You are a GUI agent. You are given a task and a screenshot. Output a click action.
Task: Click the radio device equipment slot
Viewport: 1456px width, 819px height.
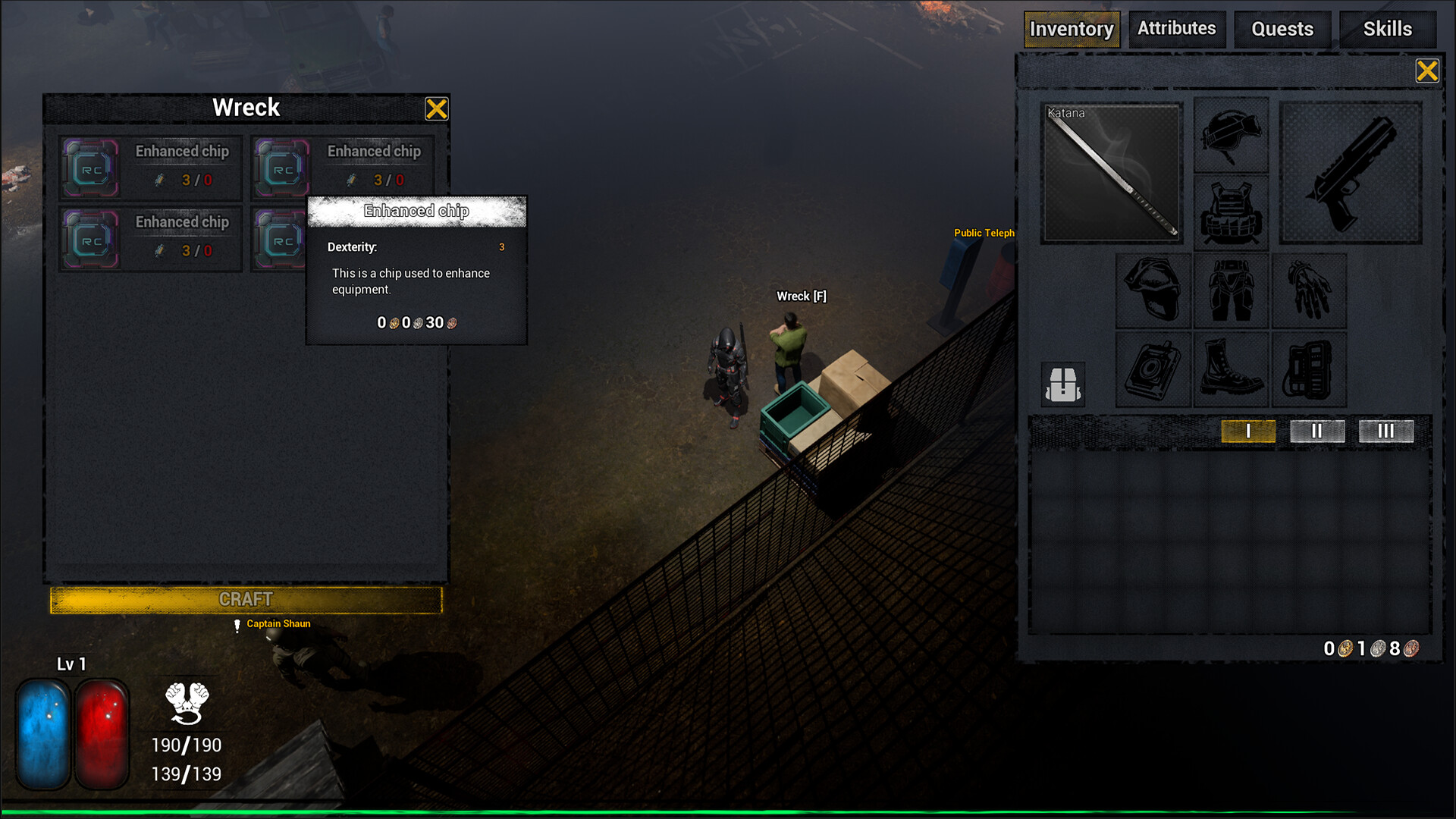[1310, 369]
